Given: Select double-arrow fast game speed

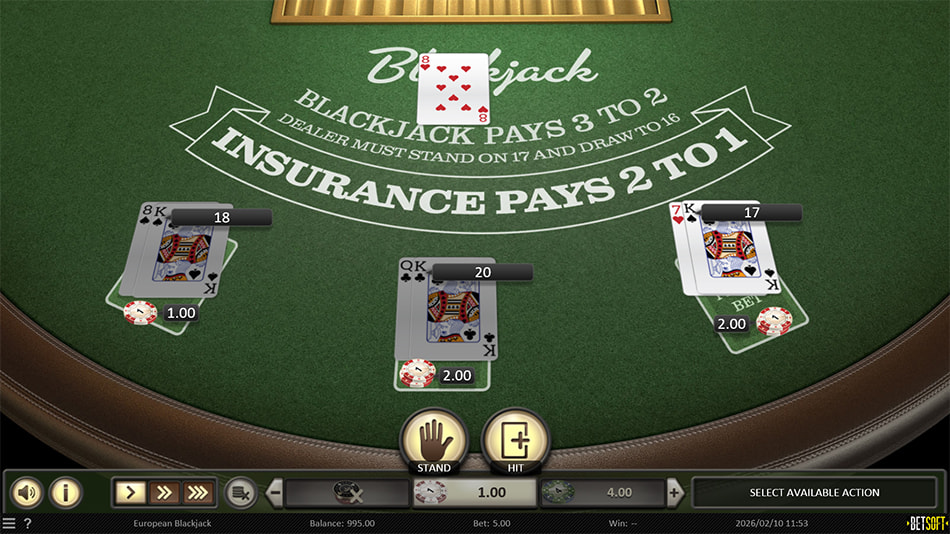Looking at the screenshot, I should pos(164,492).
